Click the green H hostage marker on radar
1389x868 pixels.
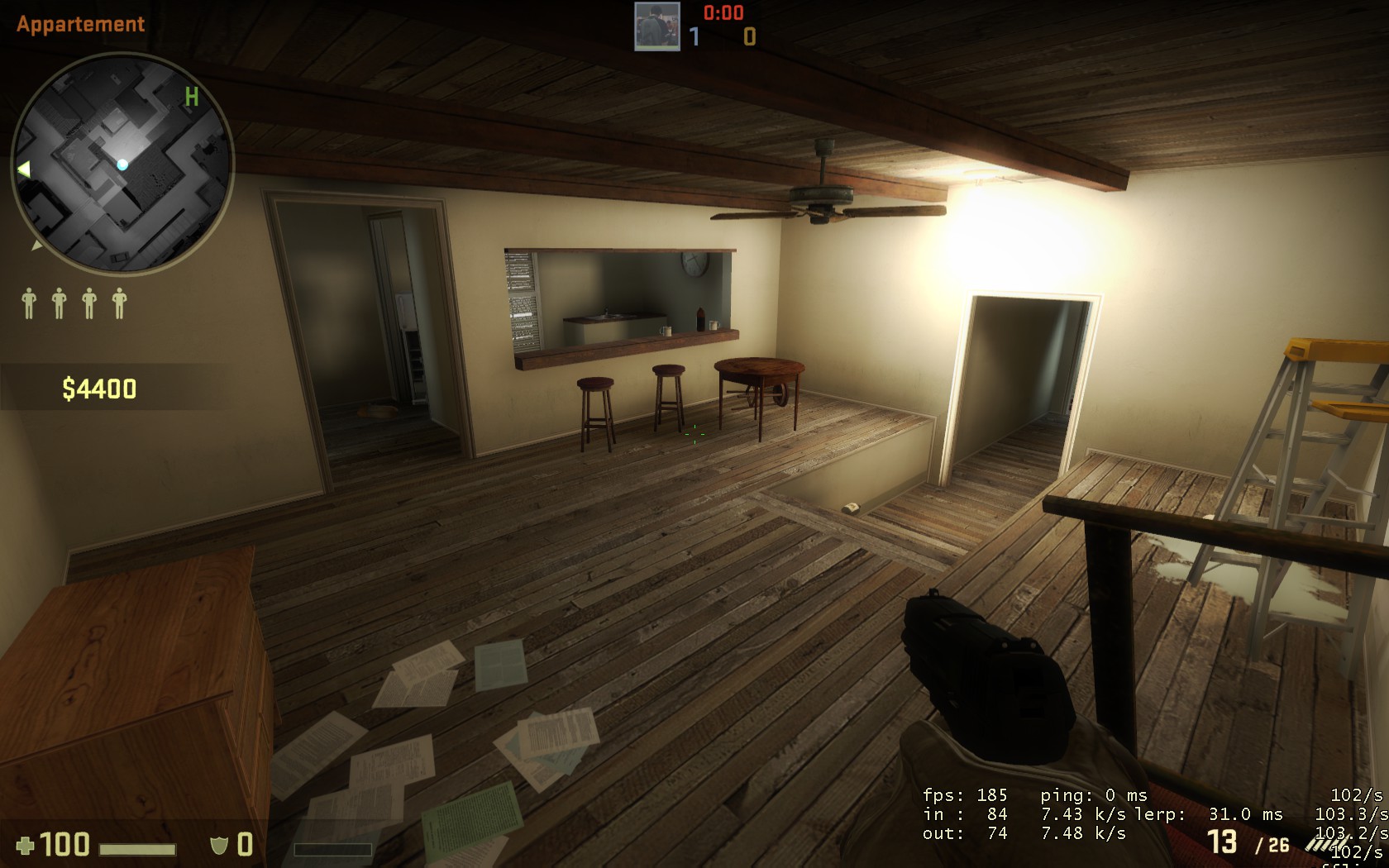(x=192, y=98)
